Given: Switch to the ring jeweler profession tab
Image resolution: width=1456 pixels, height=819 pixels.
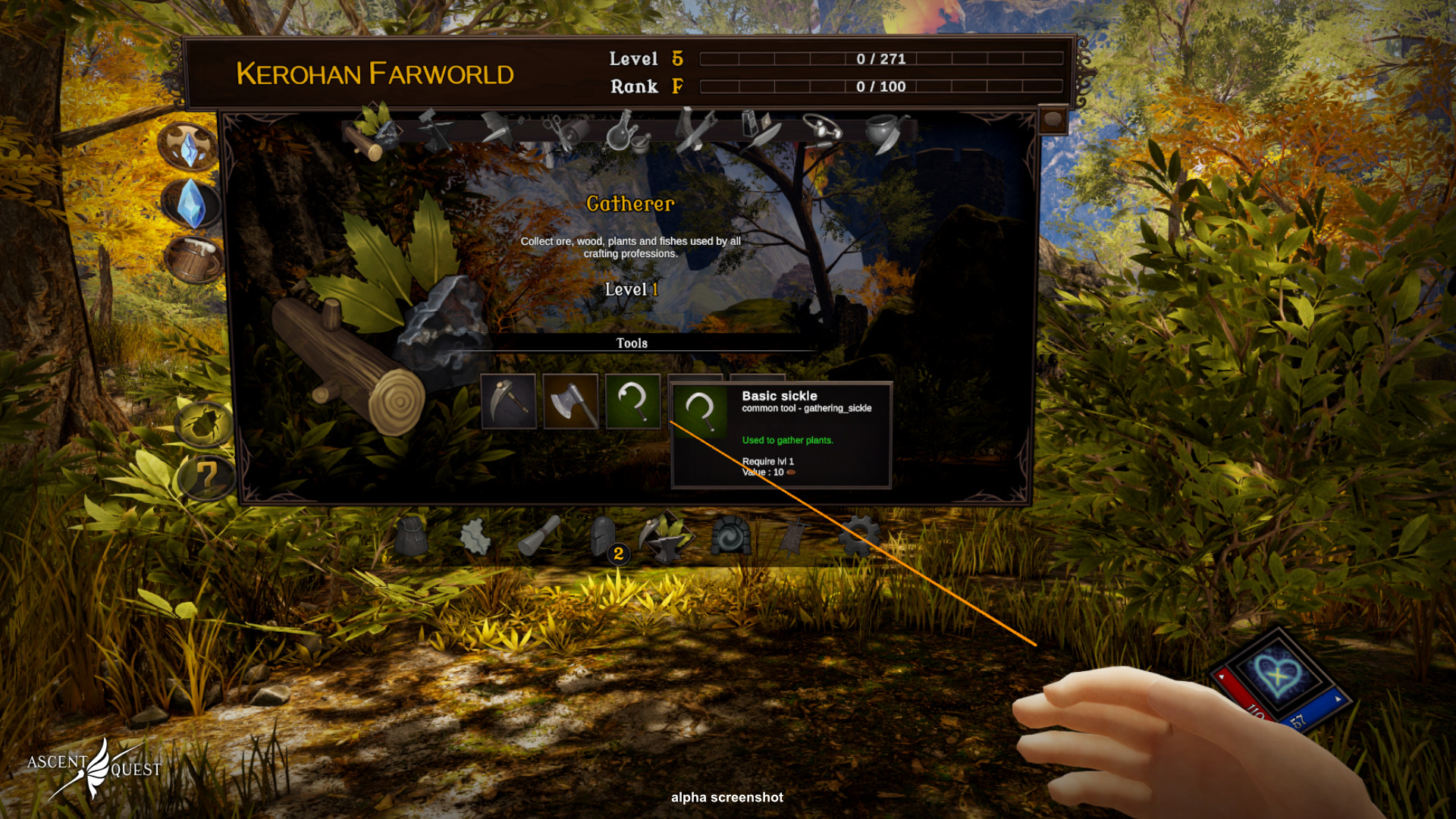Looking at the screenshot, I should (822, 130).
